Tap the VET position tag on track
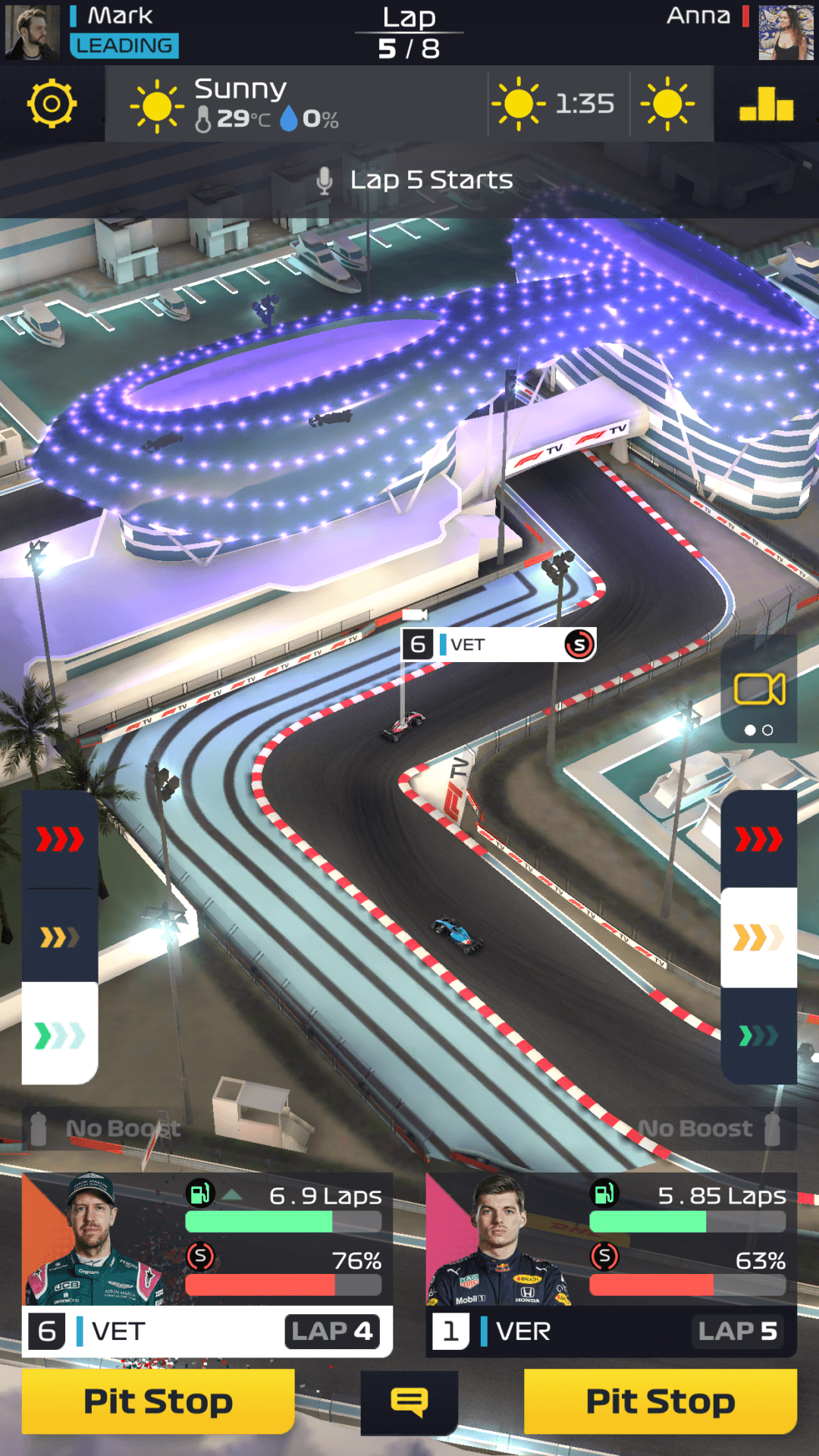This screenshot has width=819, height=1456. [x=498, y=645]
